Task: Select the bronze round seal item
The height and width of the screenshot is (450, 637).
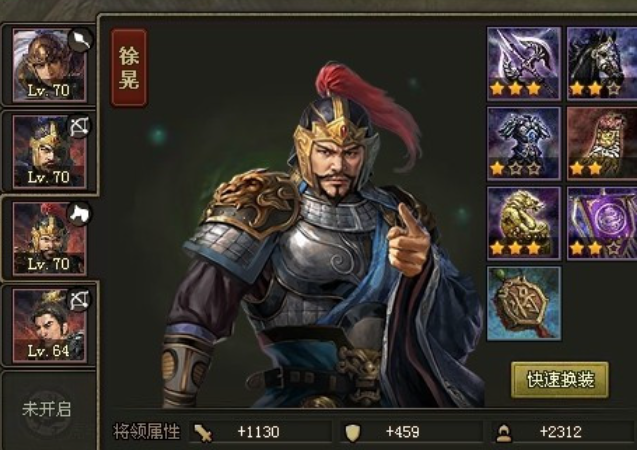Action: pos(524,302)
